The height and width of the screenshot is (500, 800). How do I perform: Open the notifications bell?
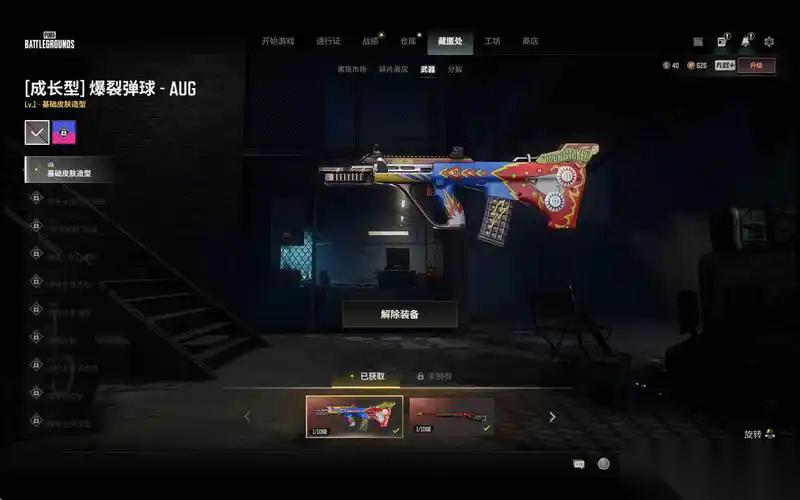click(x=745, y=42)
